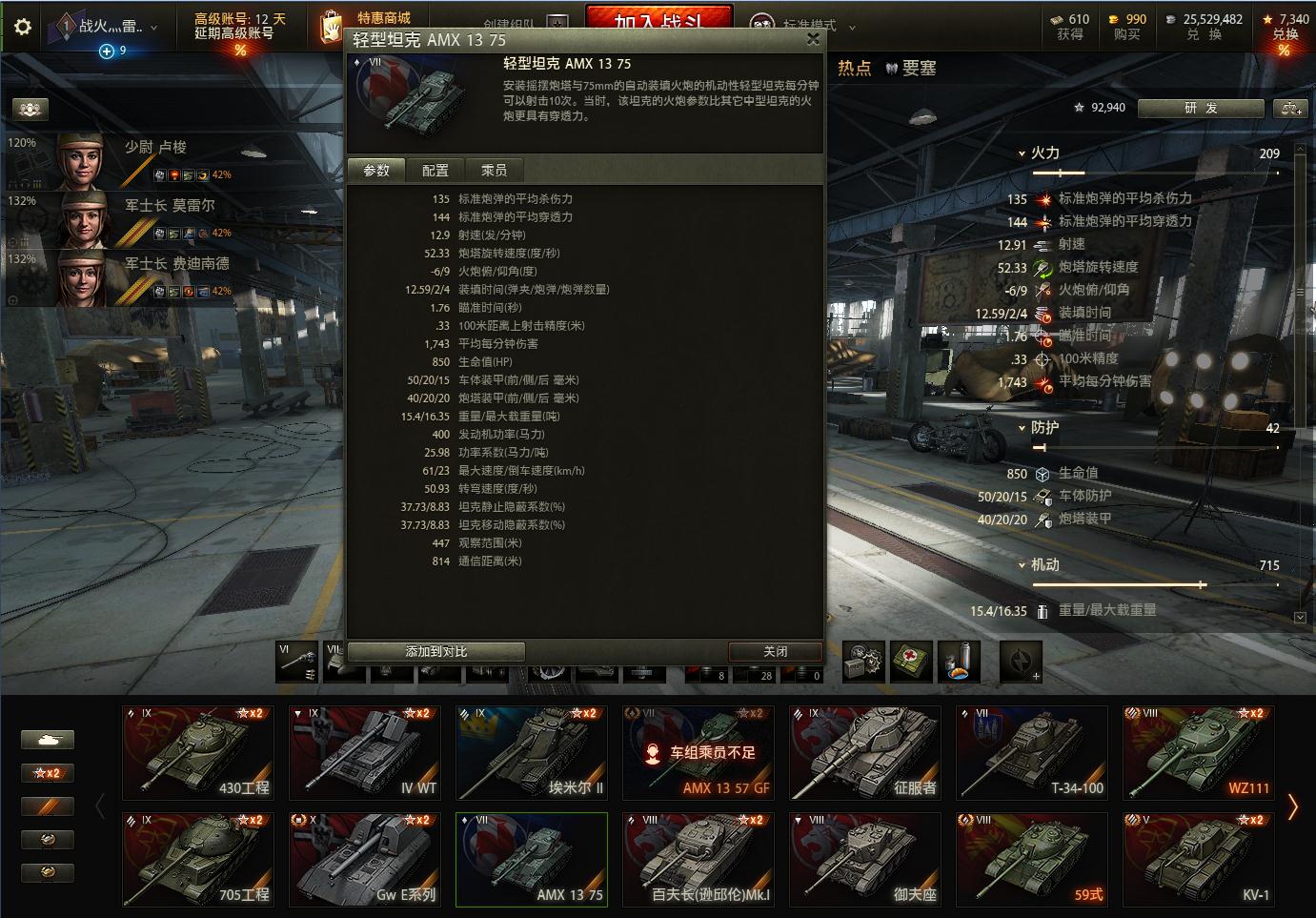Open the game settings gear menu
1316x918 pixels.
(21, 26)
